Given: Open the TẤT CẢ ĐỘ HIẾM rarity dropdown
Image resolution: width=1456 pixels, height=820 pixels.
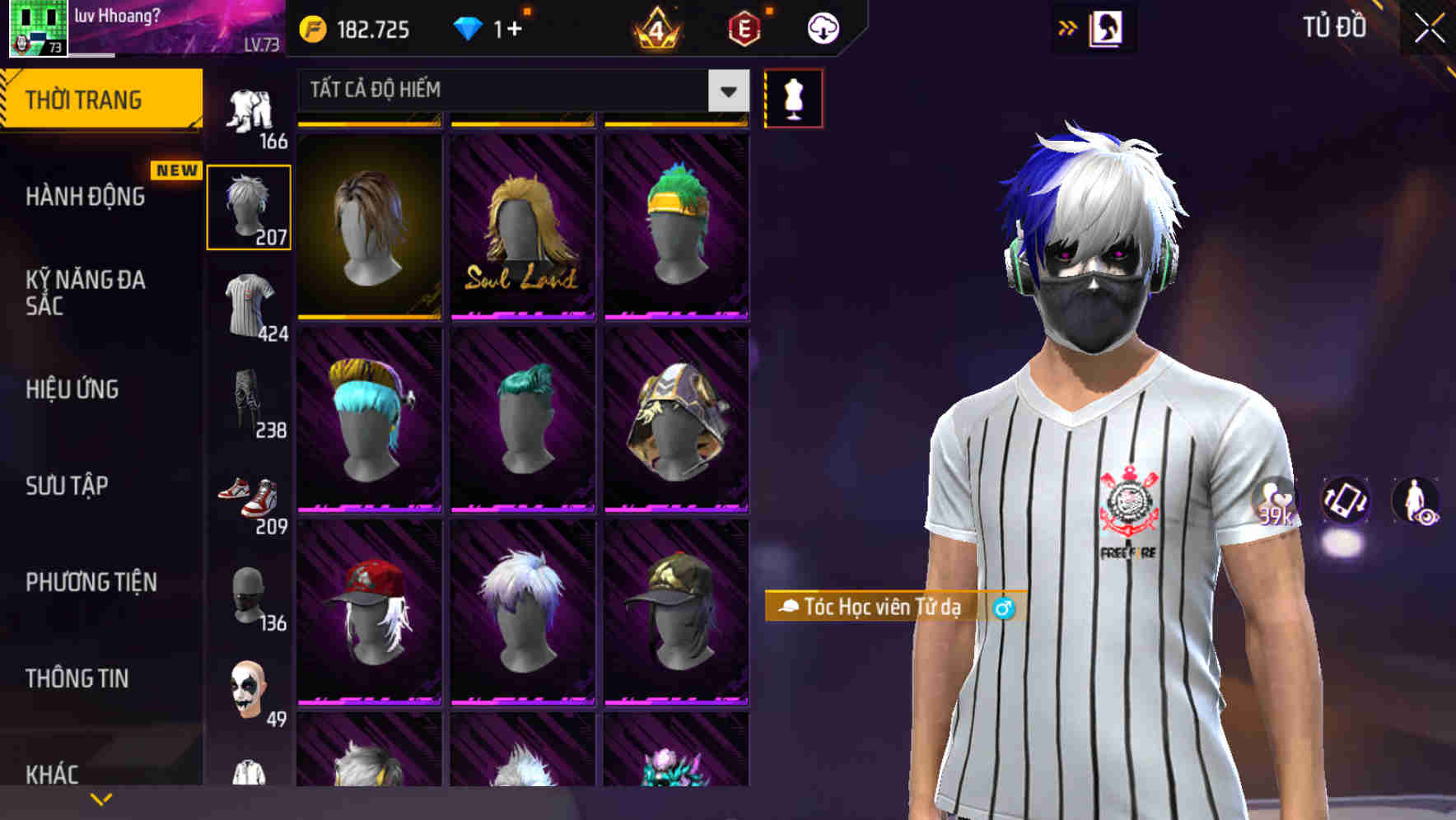Looking at the screenshot, I should click(x=519, y=91).
